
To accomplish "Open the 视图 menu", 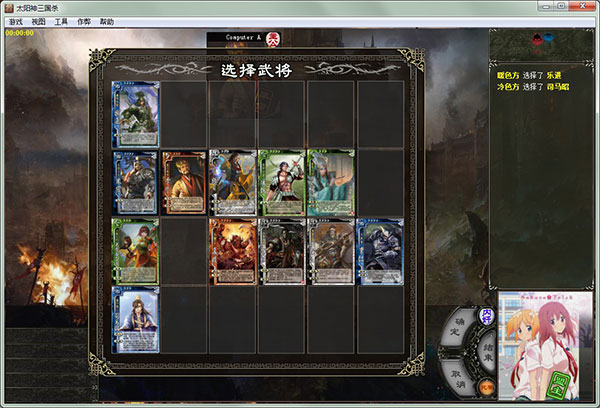I will [39, 21].
